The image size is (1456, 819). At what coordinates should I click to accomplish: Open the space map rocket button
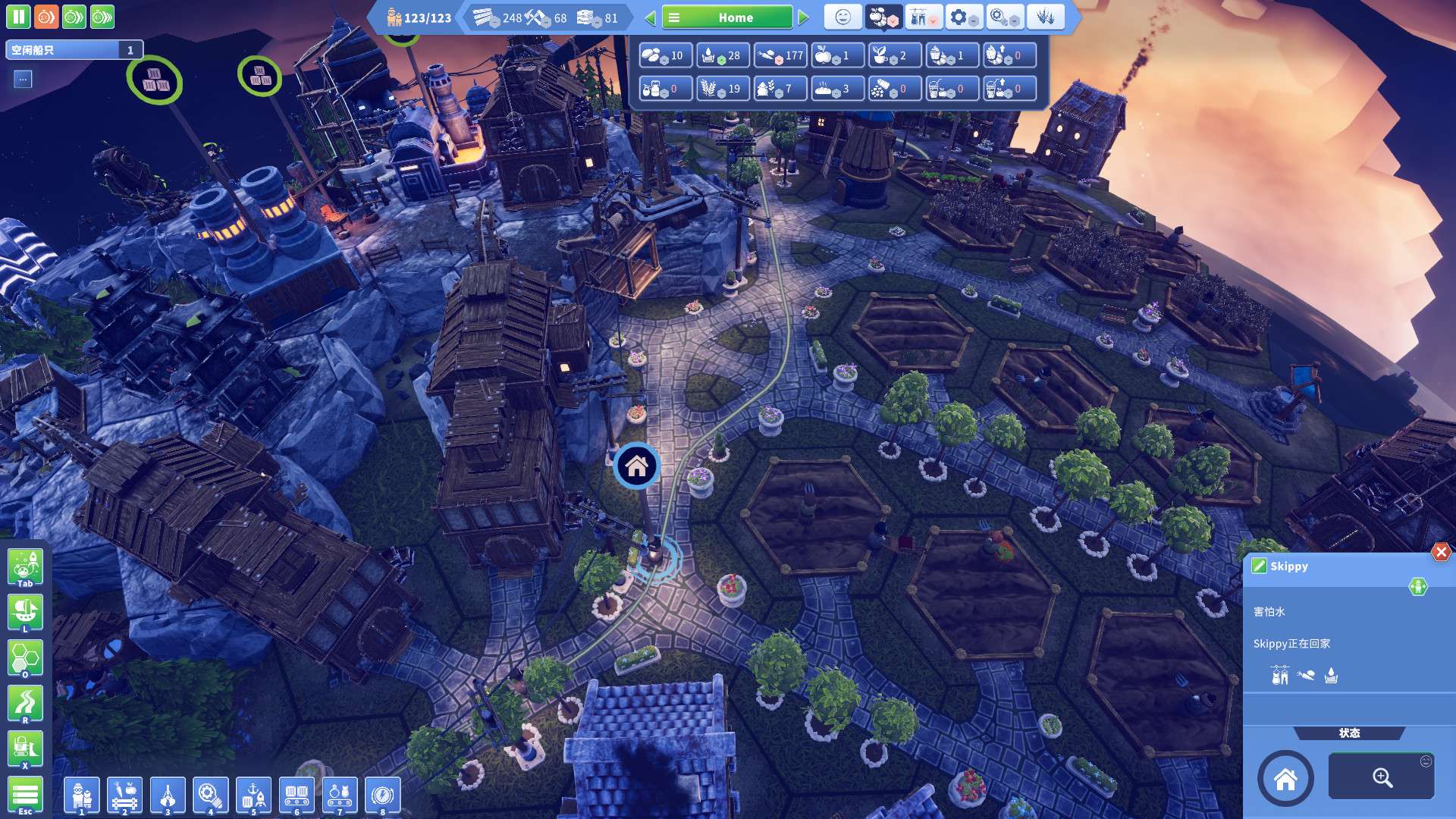[25, 568]
